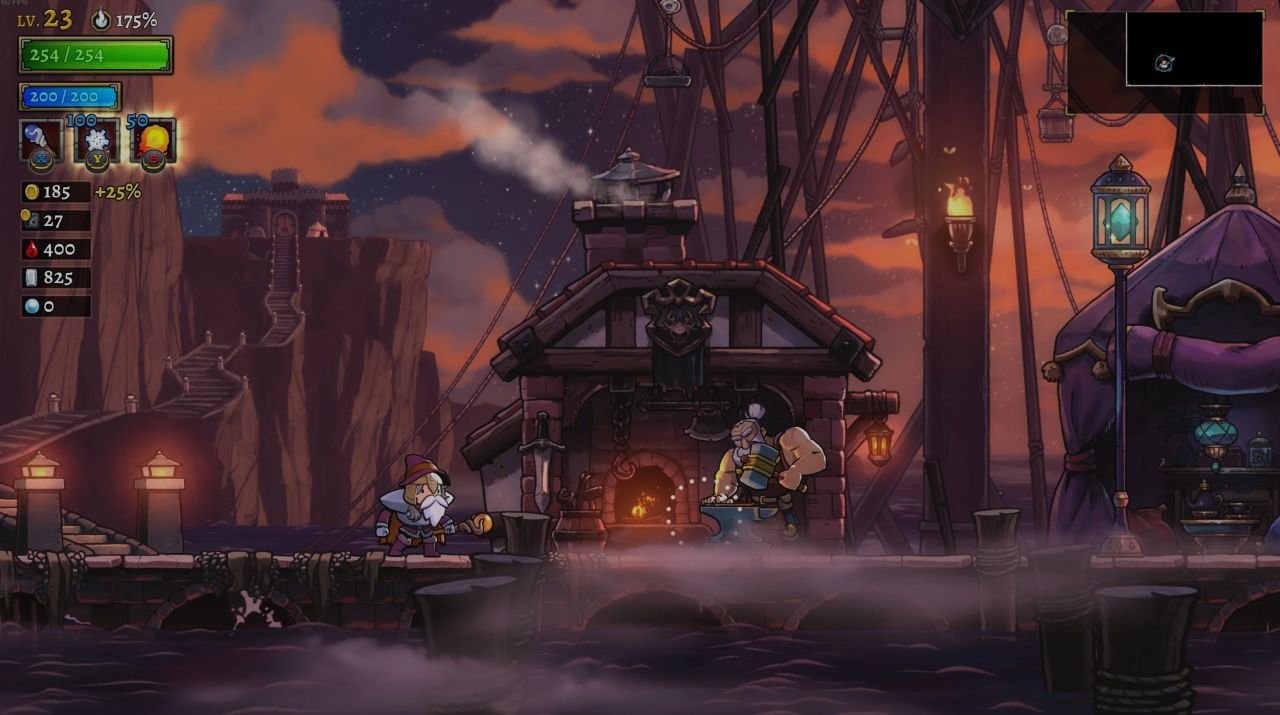1280x715 pixels.
Task: Select the magic wand weapon icon
Action: [41, 140]
